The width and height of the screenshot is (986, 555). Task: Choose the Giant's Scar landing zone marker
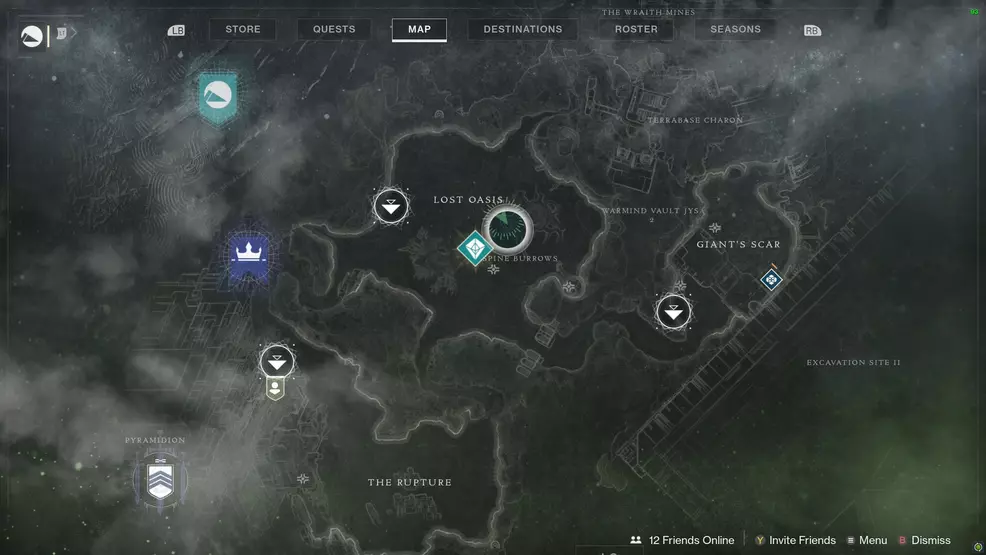674,312
